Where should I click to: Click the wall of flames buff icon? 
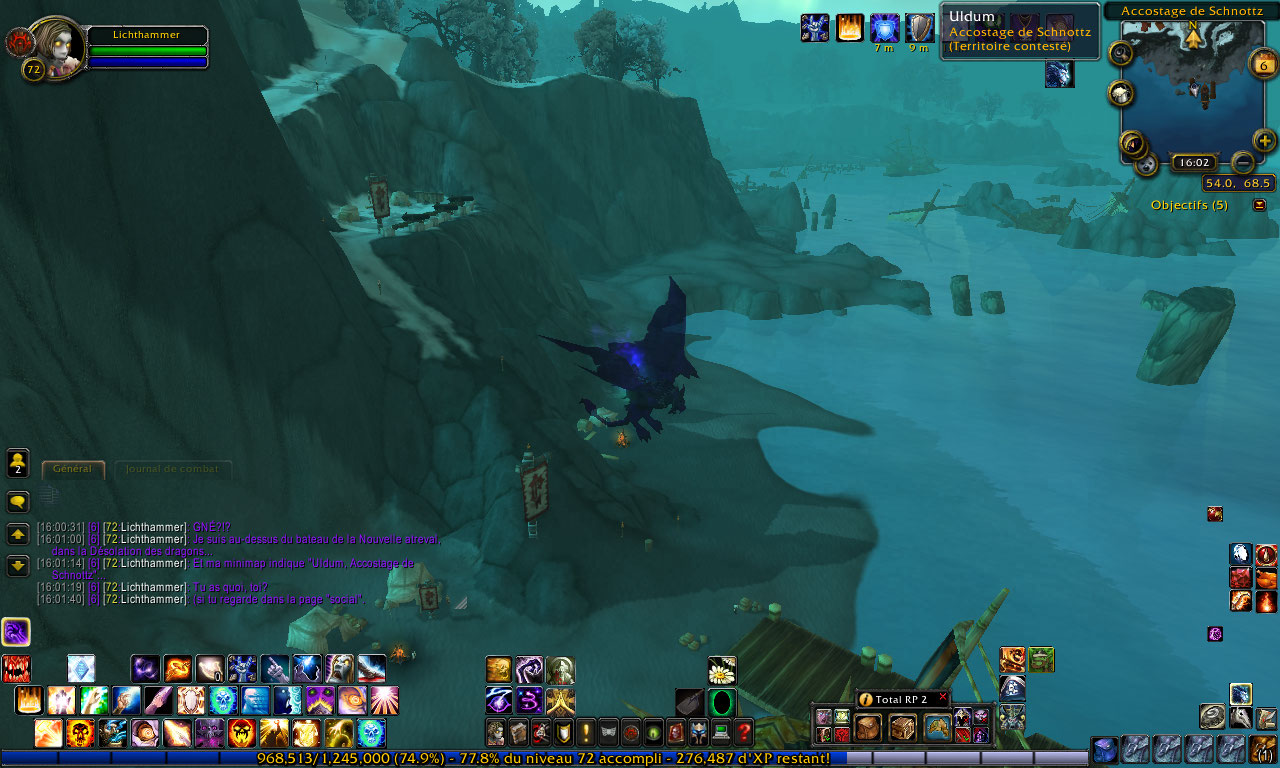(849, 28)
